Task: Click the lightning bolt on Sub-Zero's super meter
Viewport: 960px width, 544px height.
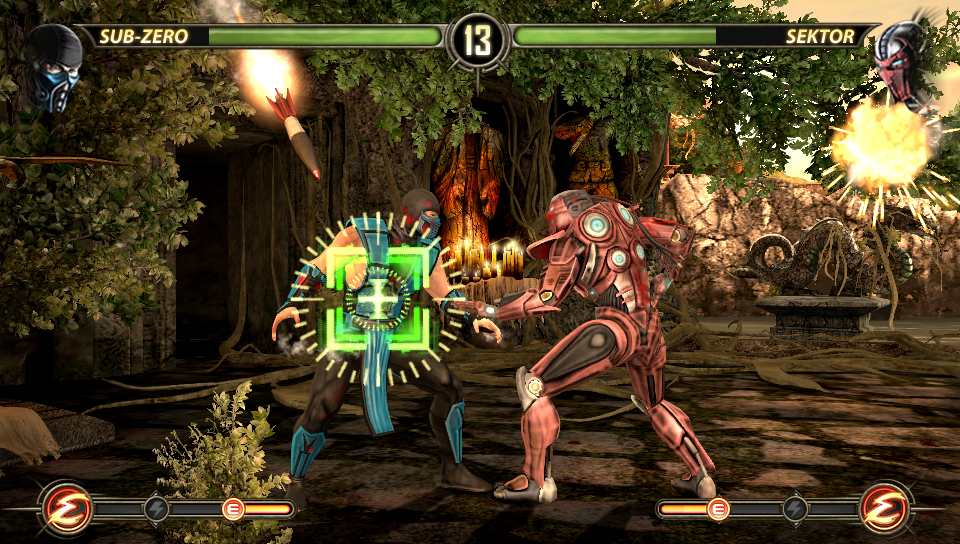Action: pyautogui.click(x=157, y=509)
